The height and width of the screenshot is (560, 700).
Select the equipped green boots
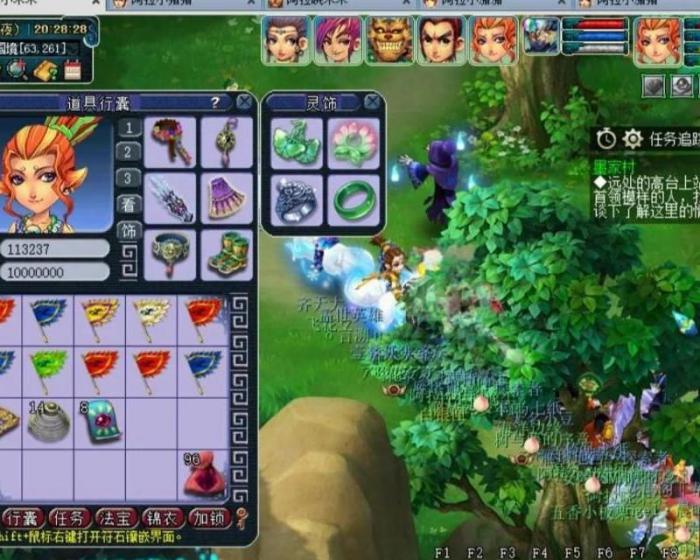coord(227,255)
